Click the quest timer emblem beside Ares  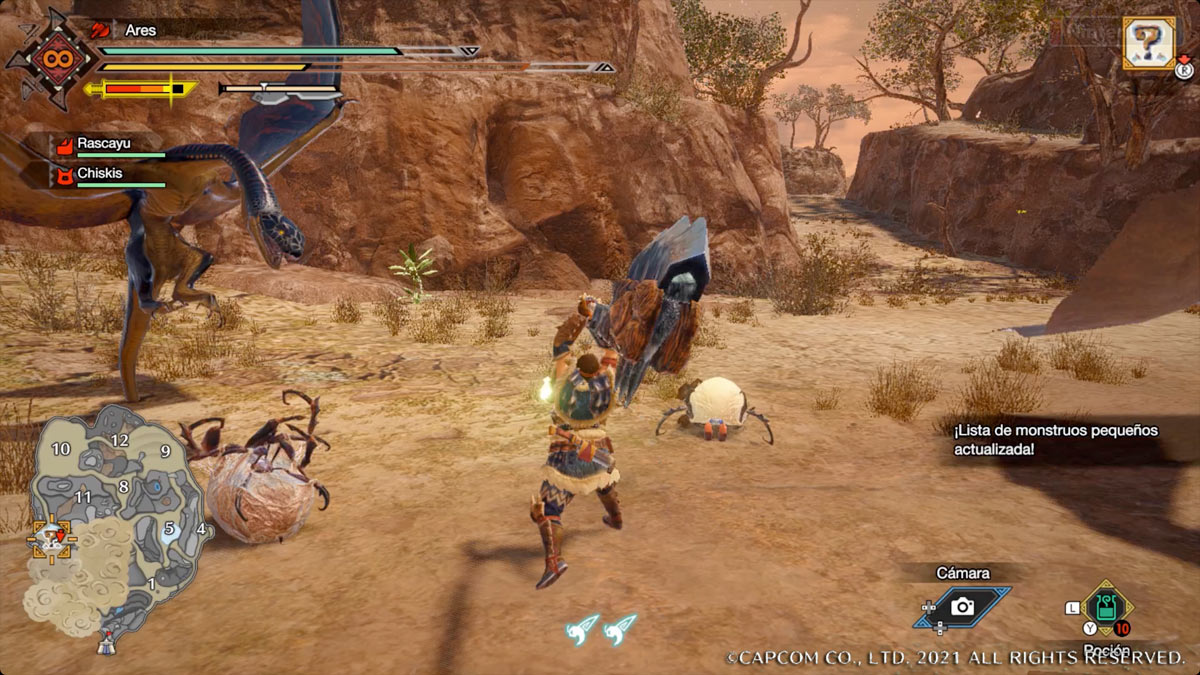[x=48, y=58]
